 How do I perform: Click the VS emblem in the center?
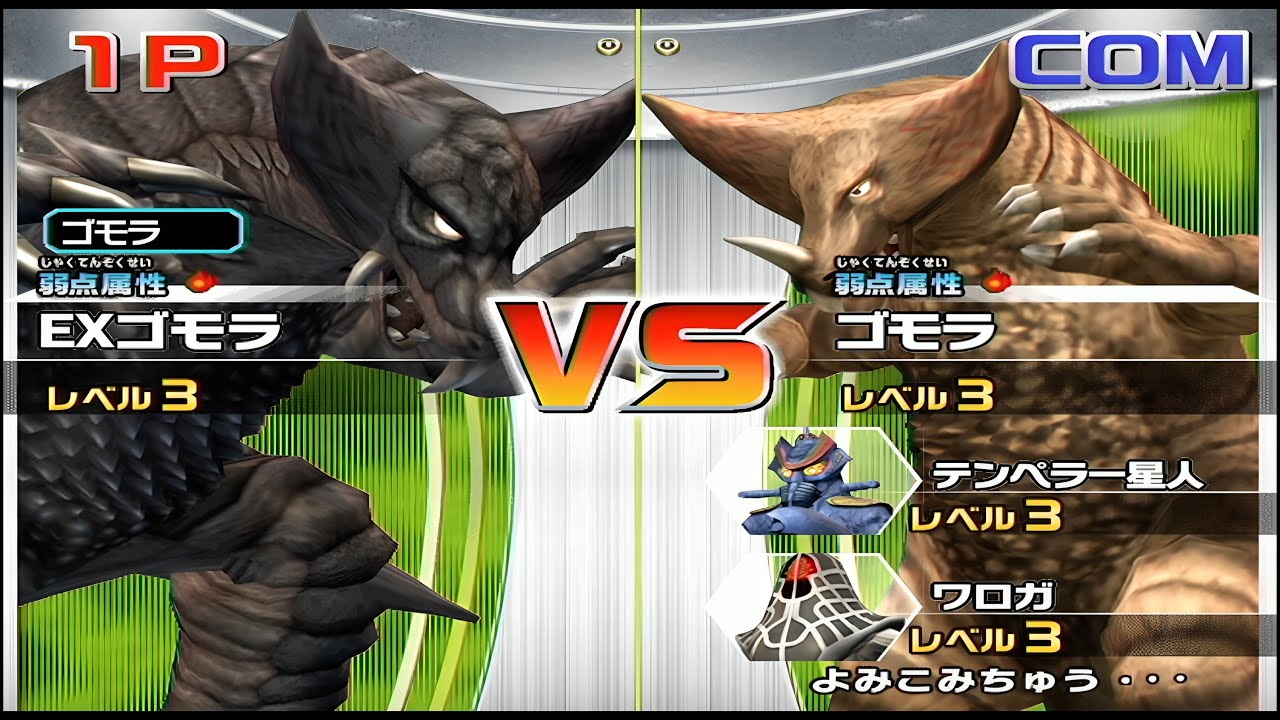tap(640, 350)
